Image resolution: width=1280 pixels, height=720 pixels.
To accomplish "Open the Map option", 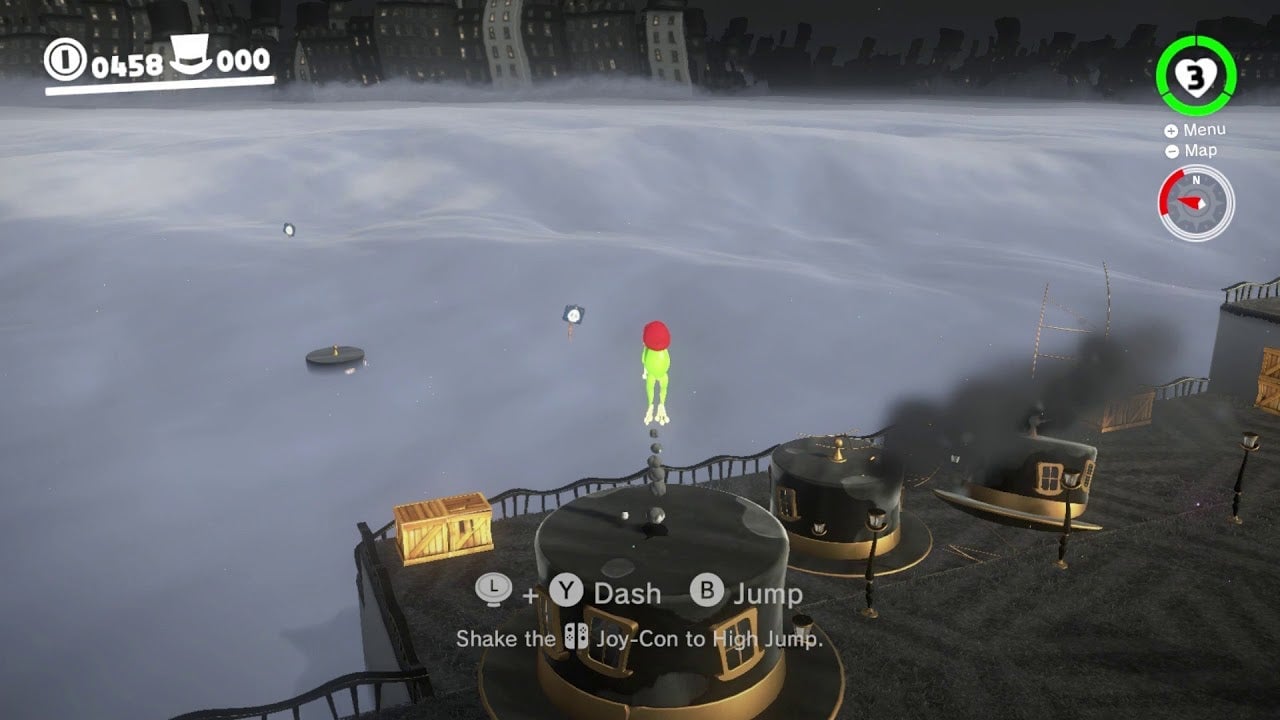I will 1191,151.
